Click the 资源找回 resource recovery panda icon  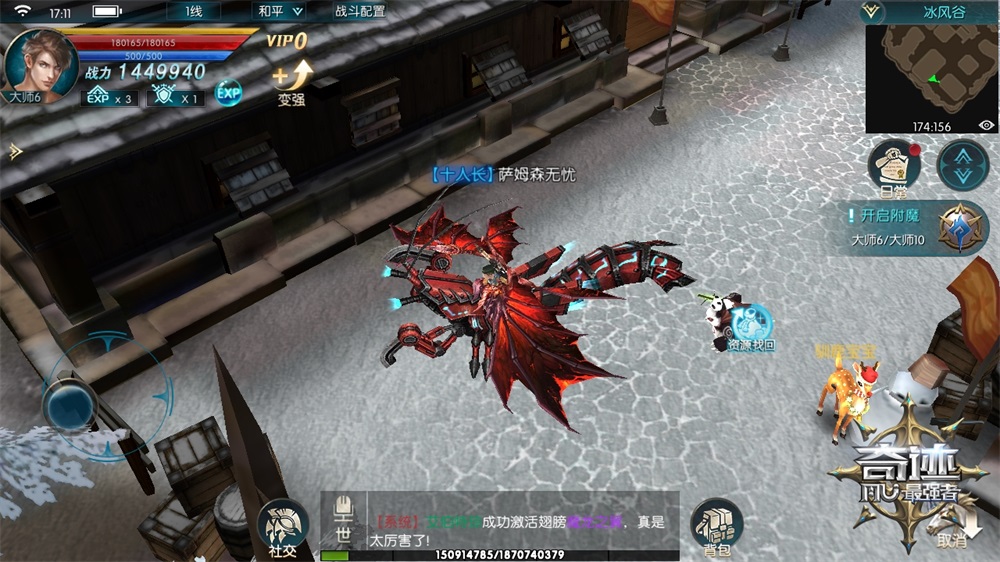[x=745, y=325]
